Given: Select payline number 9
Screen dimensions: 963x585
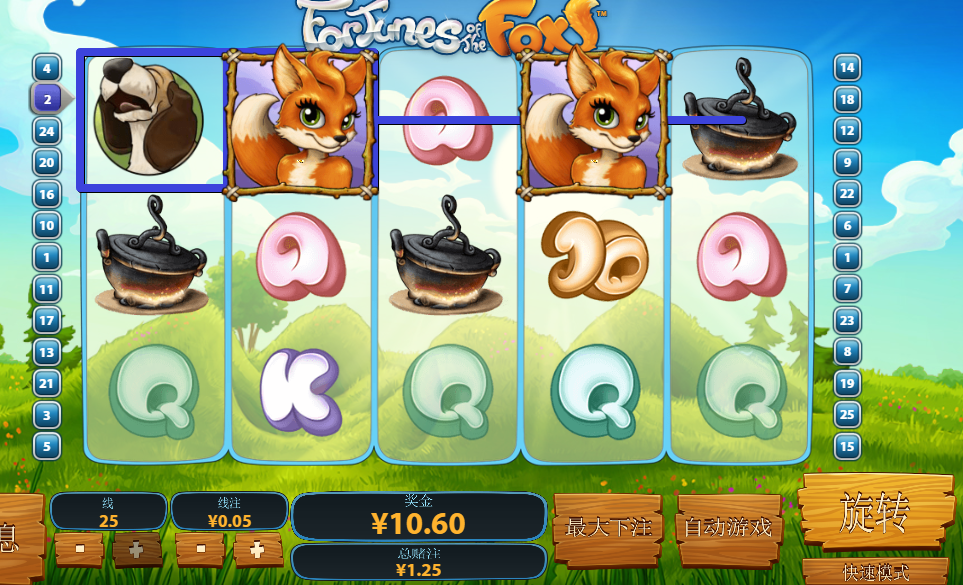Looking at the screenshot, I should click(847, 162).
